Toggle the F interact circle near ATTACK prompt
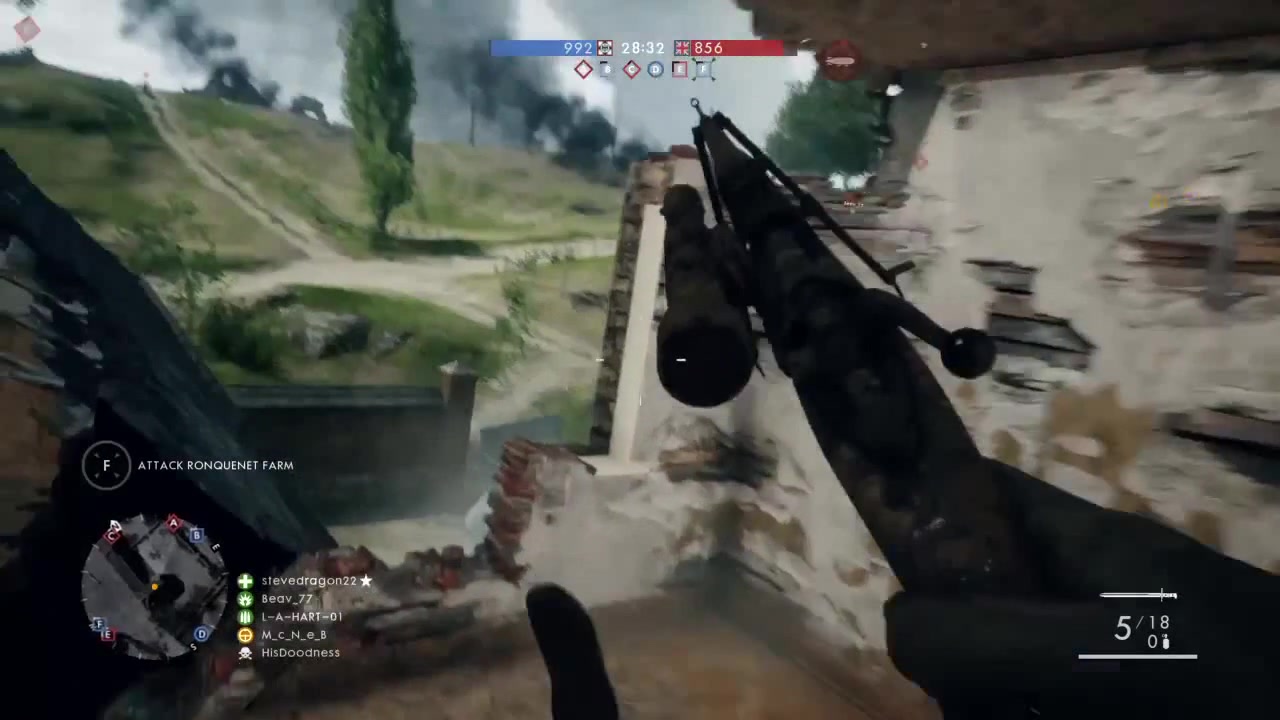1280x720 pixels. [x=106, y=465]
